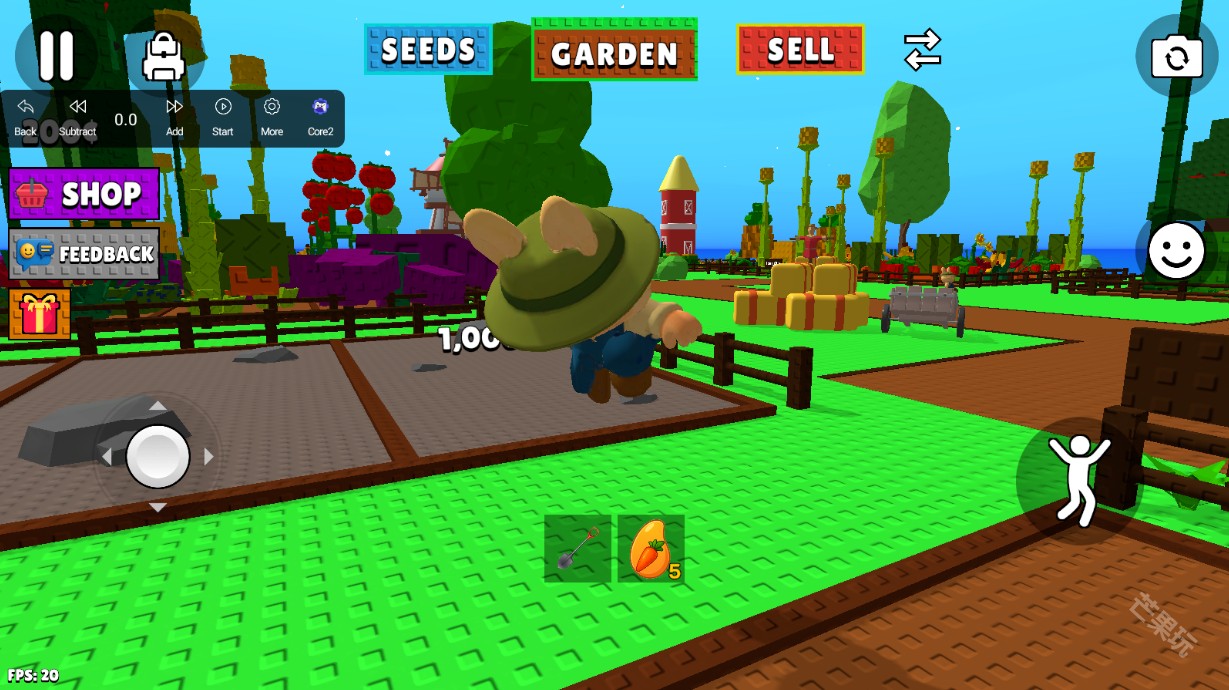Tap the red Sell button
This screenshot has width=1229, height=690.
pos(800,49)
